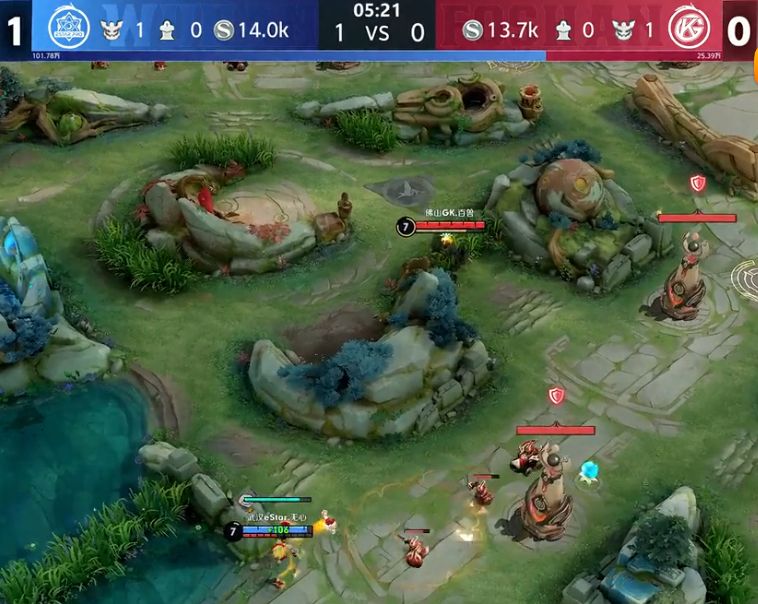Viewport: 758px width, 604px height.
Task: Click the blue team's hexagon logo
Action: 69,29
